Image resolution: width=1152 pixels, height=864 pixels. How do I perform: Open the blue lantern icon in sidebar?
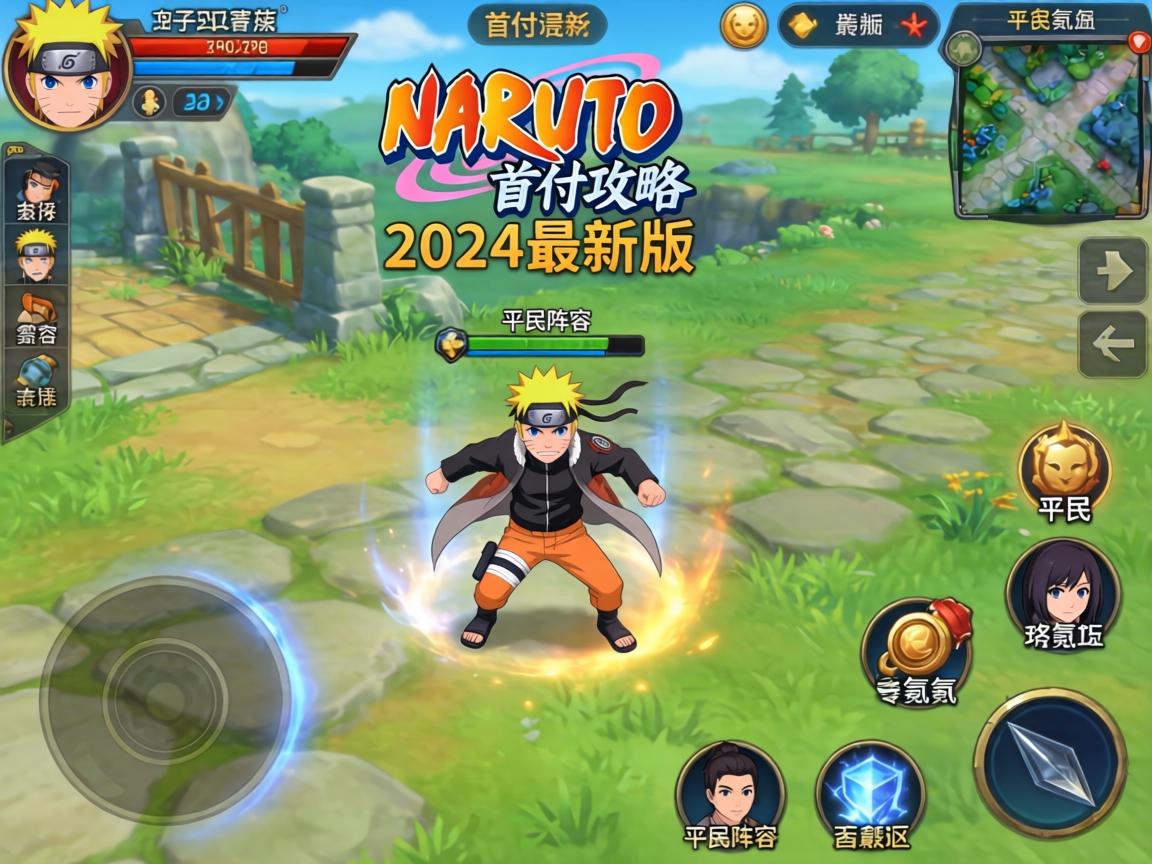(38, 380)
